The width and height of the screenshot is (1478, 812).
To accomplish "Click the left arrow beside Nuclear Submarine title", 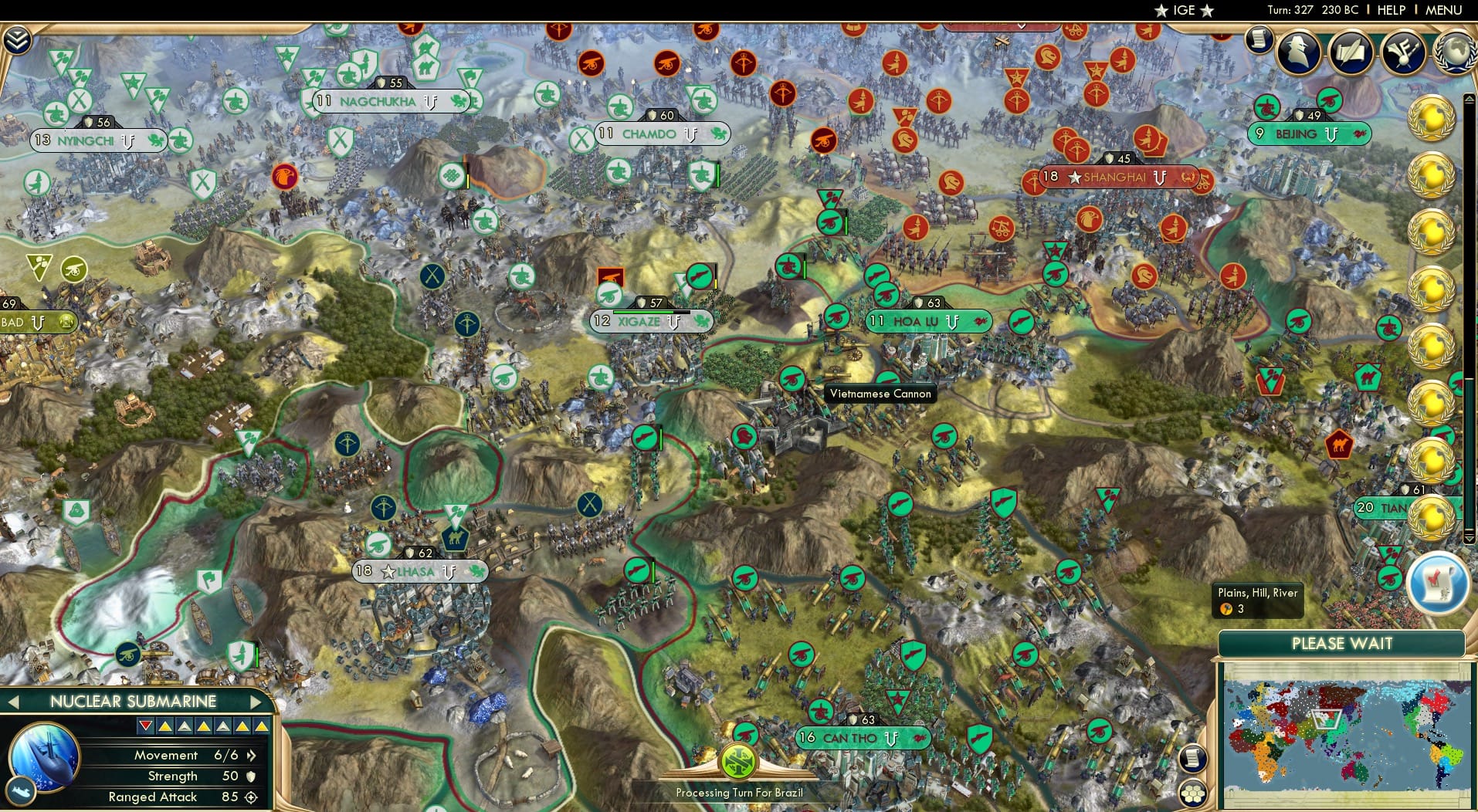I will pos(12,702).
